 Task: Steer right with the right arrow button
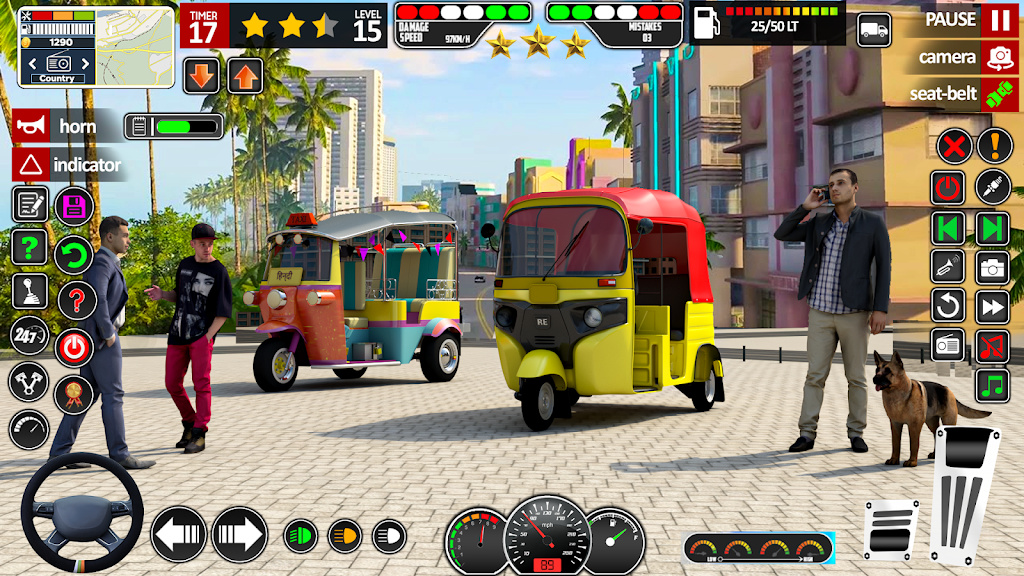click(x=240, y=535)
